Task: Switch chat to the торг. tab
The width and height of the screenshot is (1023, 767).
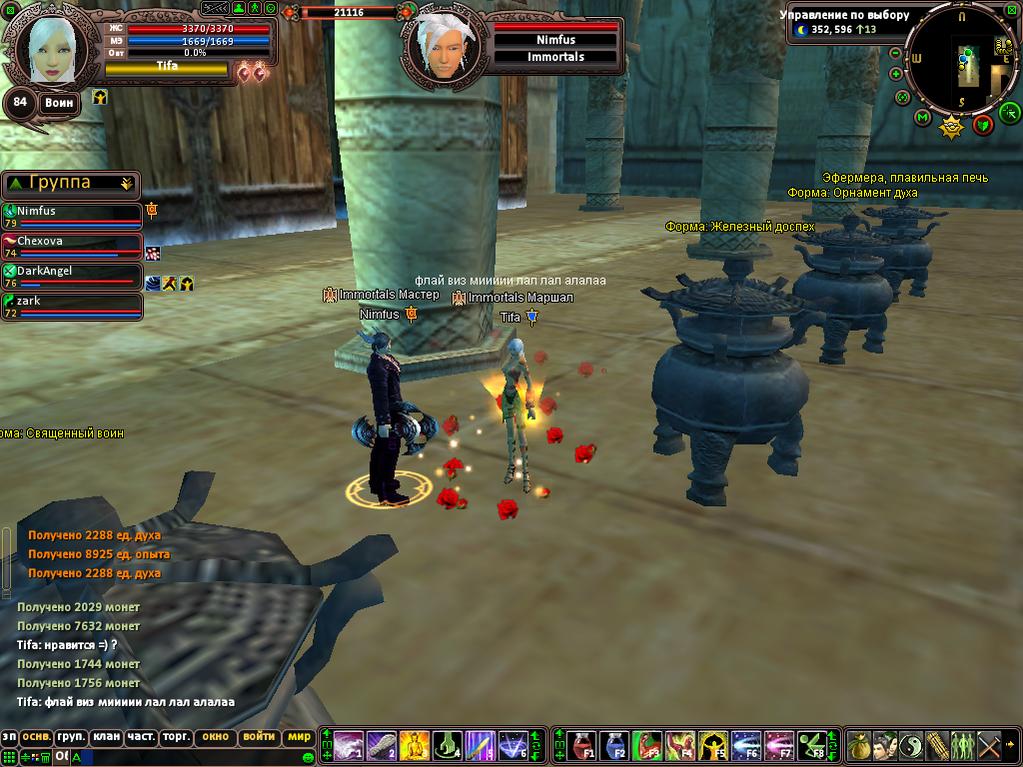Action: pyautogui.click(x=176, y=737)
